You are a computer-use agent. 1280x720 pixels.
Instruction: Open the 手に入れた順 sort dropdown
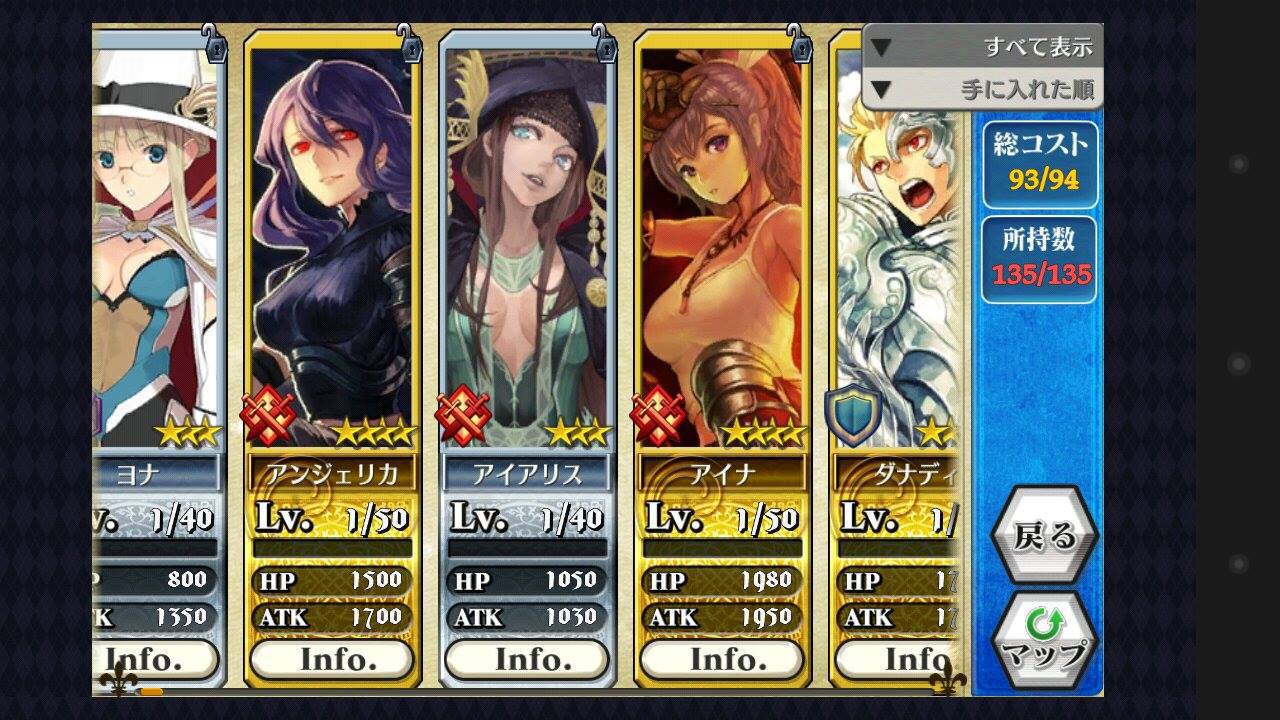[982, 89]
